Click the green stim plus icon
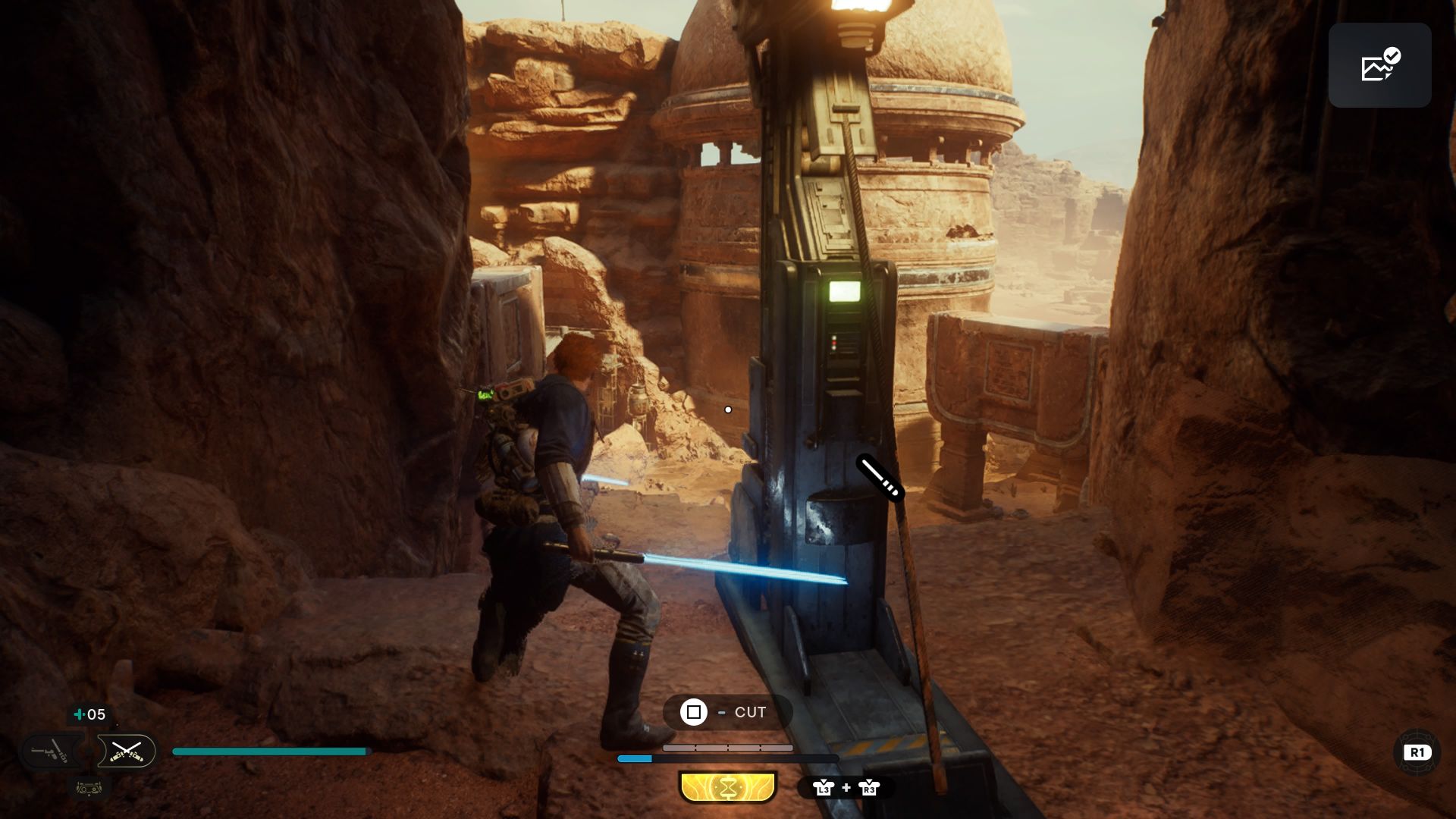 (x=78, y=714)
